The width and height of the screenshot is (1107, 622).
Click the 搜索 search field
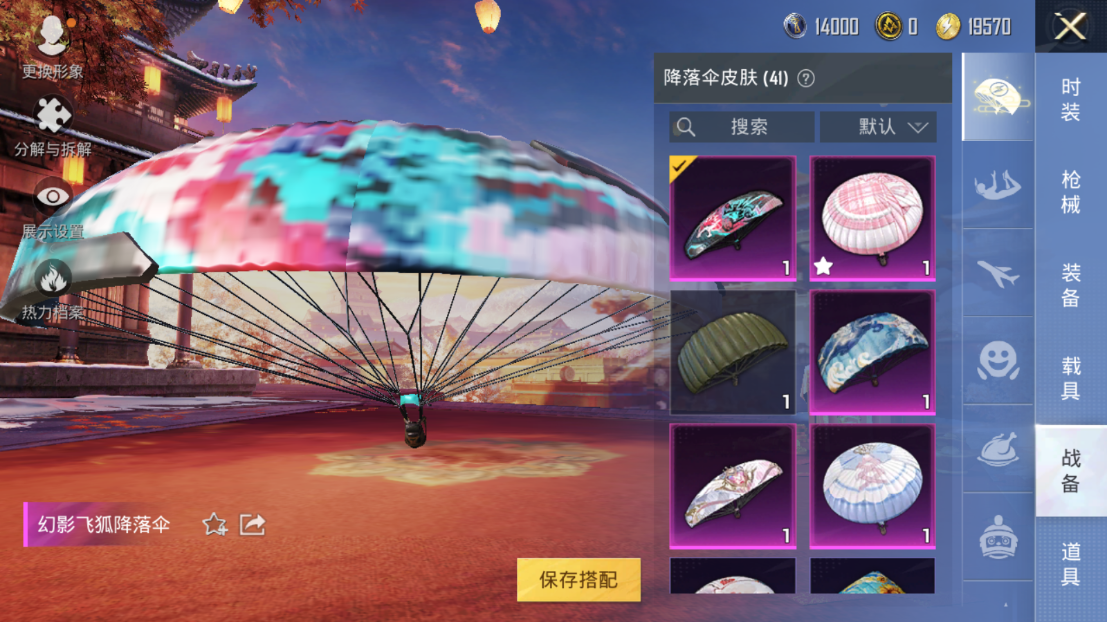[741, 127]
